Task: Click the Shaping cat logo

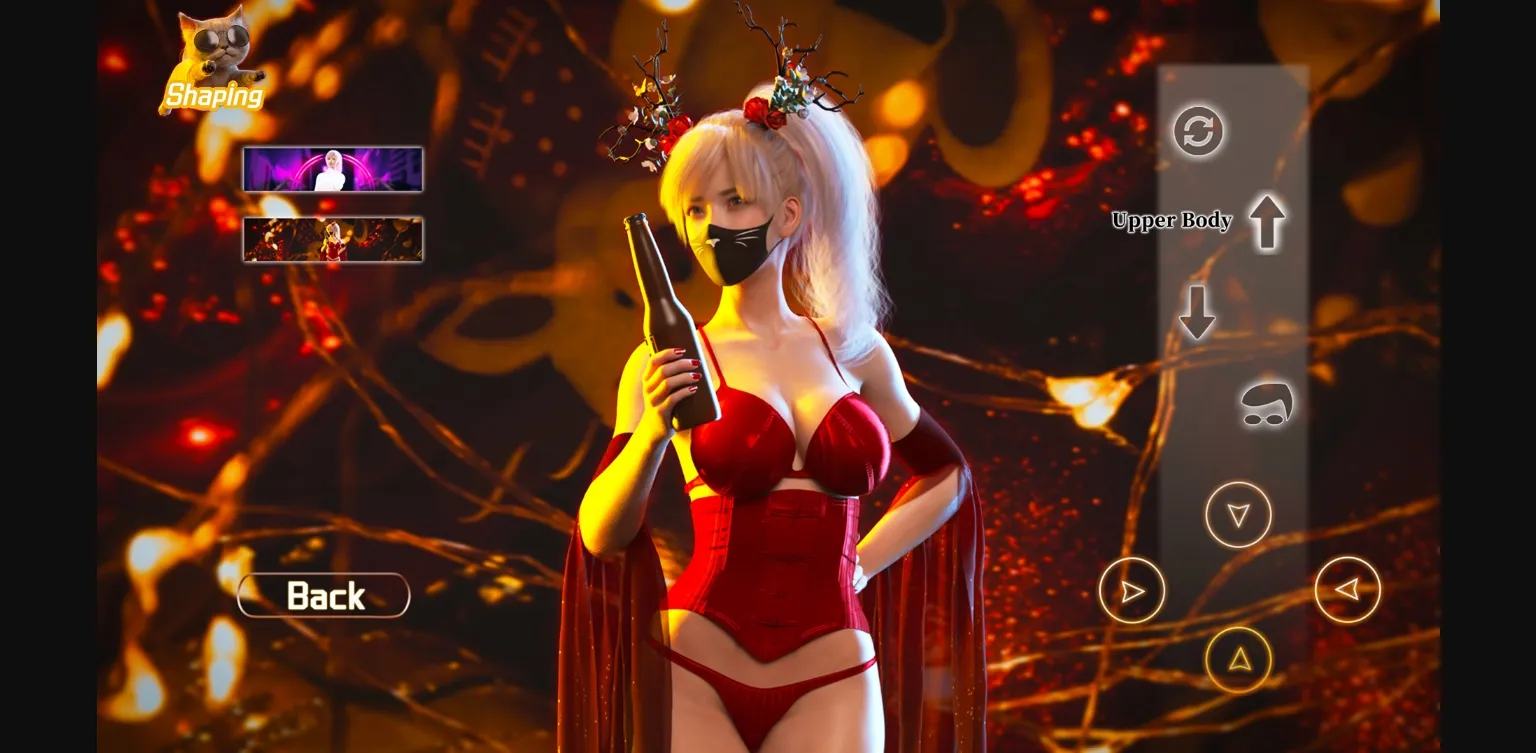Action: (x=213, y=60)
